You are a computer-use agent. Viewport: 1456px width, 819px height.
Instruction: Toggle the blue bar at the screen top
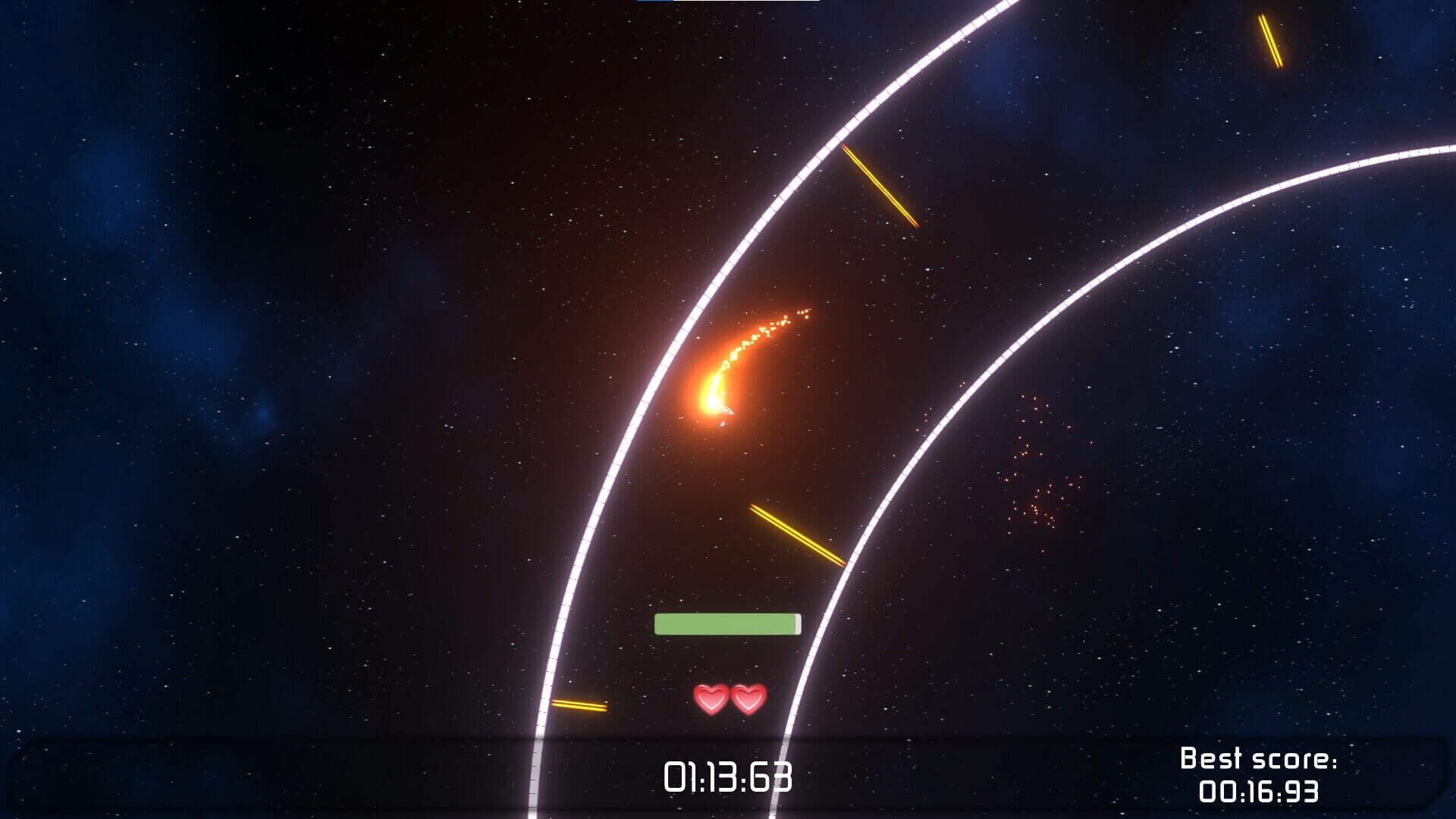tap(656, 3)
